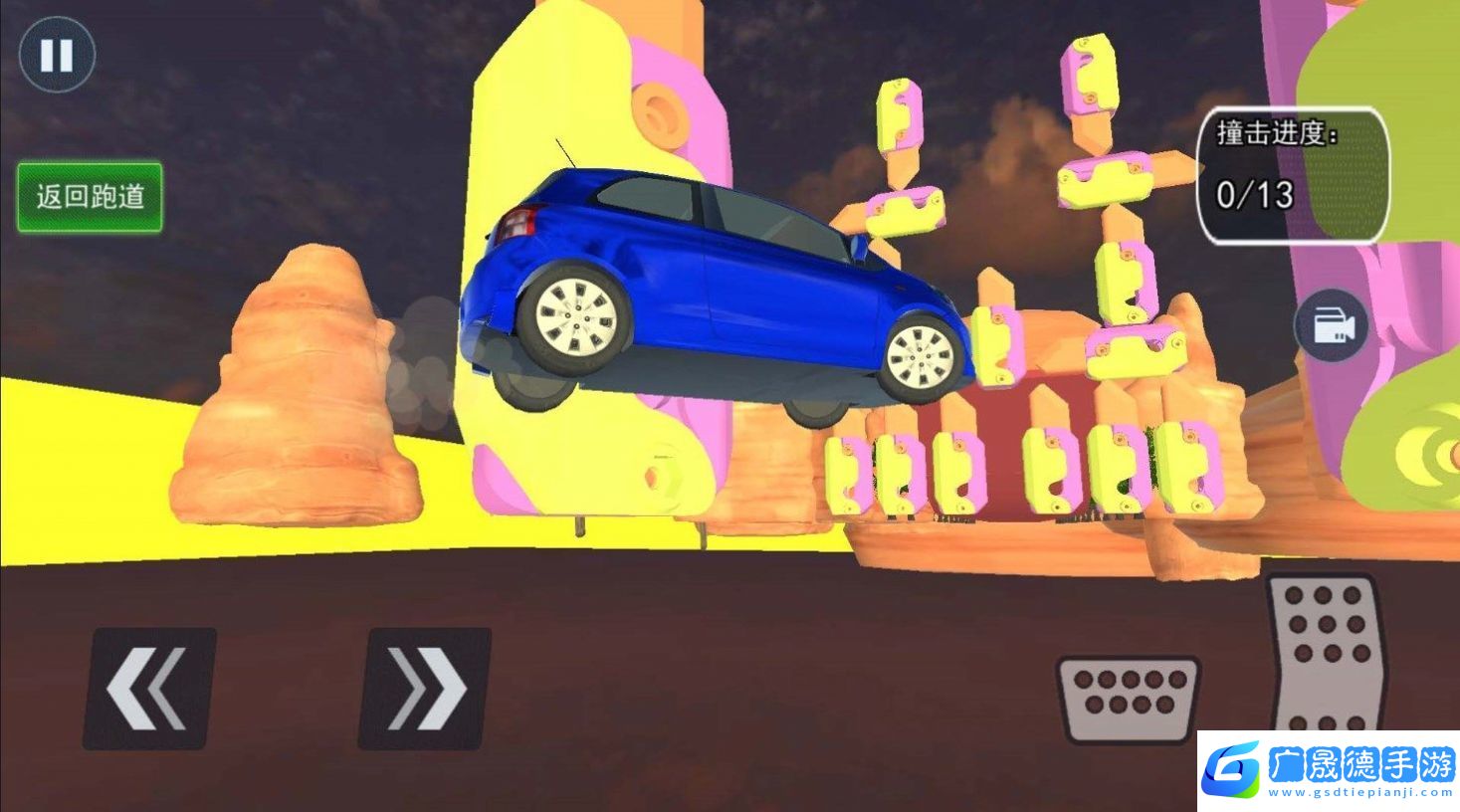Viewport: 1460px width, 812px height.
Task: Pause the game with the pause button
Action: pyautogui.click(x=57, y=56)
